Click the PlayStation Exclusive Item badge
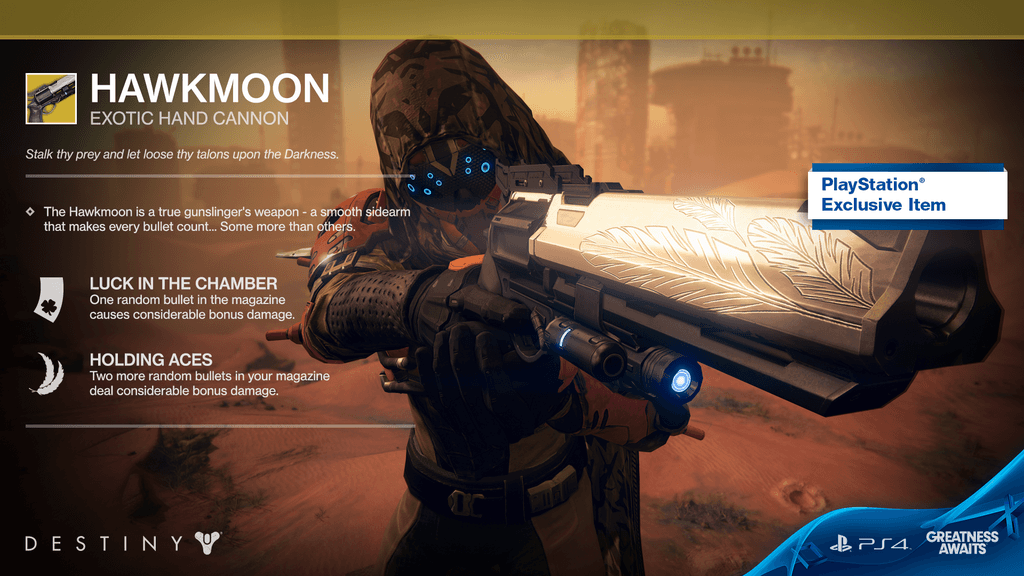This screenshot has width=1024, height=576. (x=908, y=195)
